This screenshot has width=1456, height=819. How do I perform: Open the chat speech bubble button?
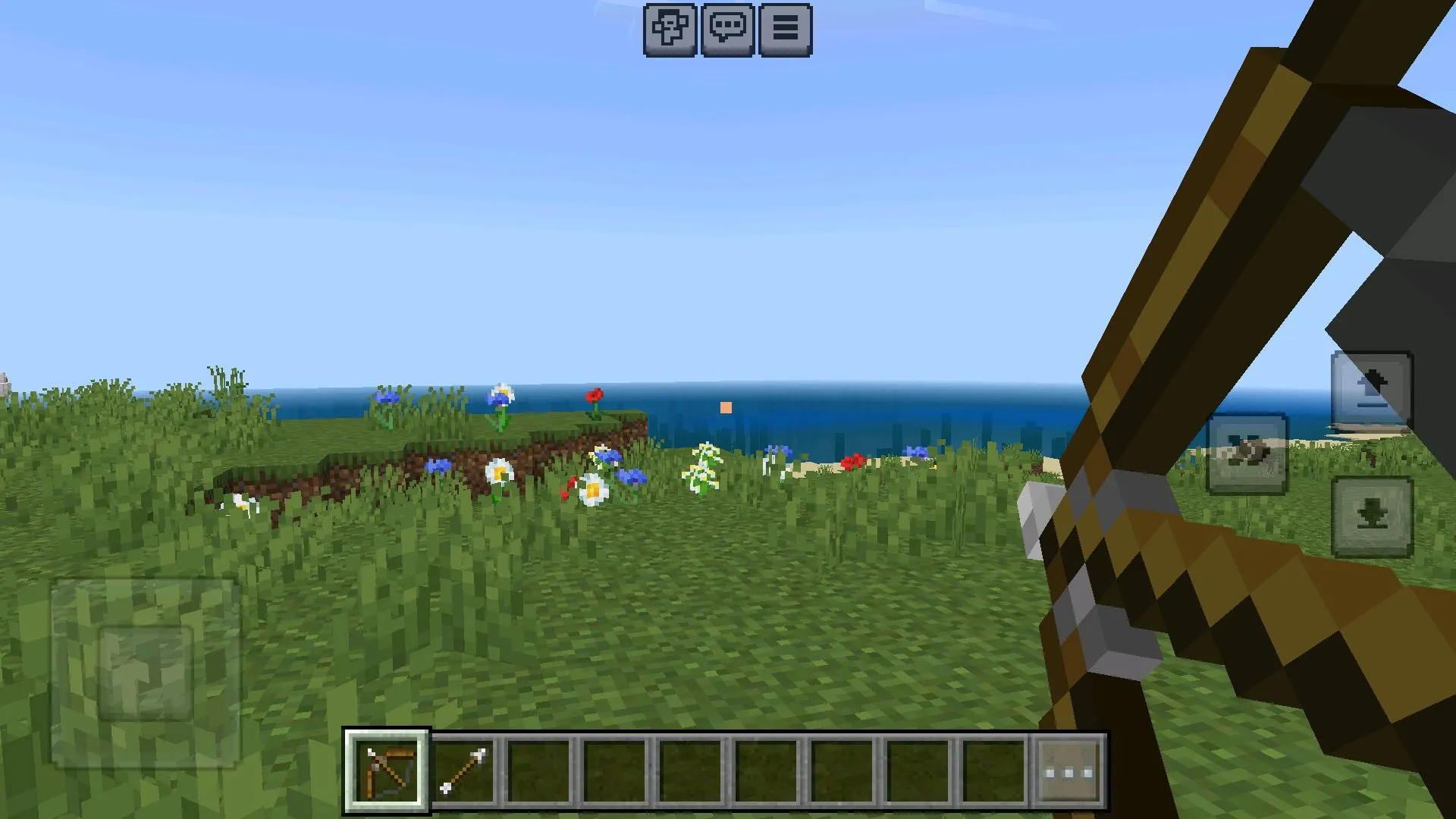coord(727,30)
